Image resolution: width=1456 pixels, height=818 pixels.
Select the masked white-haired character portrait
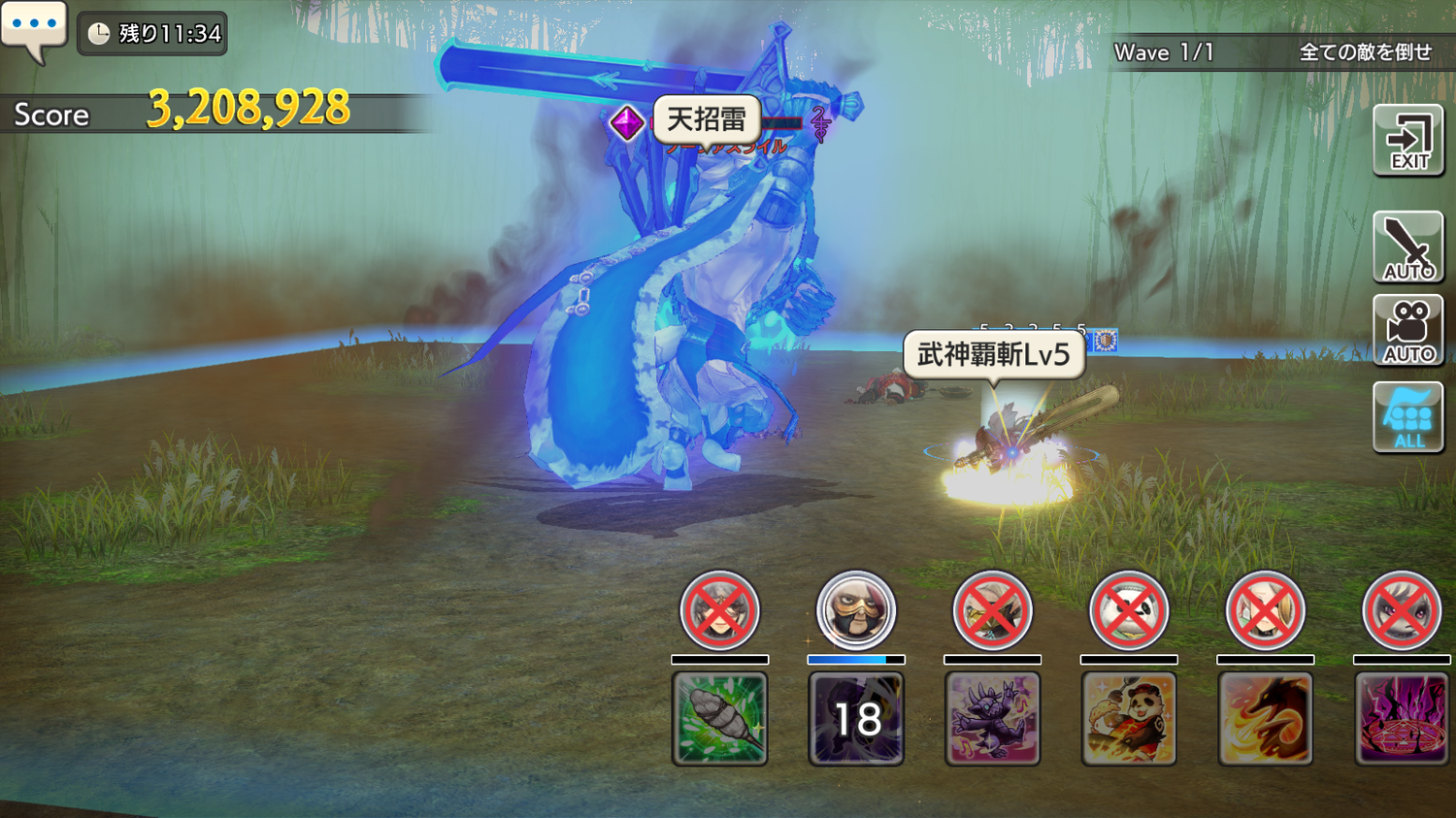855,610
